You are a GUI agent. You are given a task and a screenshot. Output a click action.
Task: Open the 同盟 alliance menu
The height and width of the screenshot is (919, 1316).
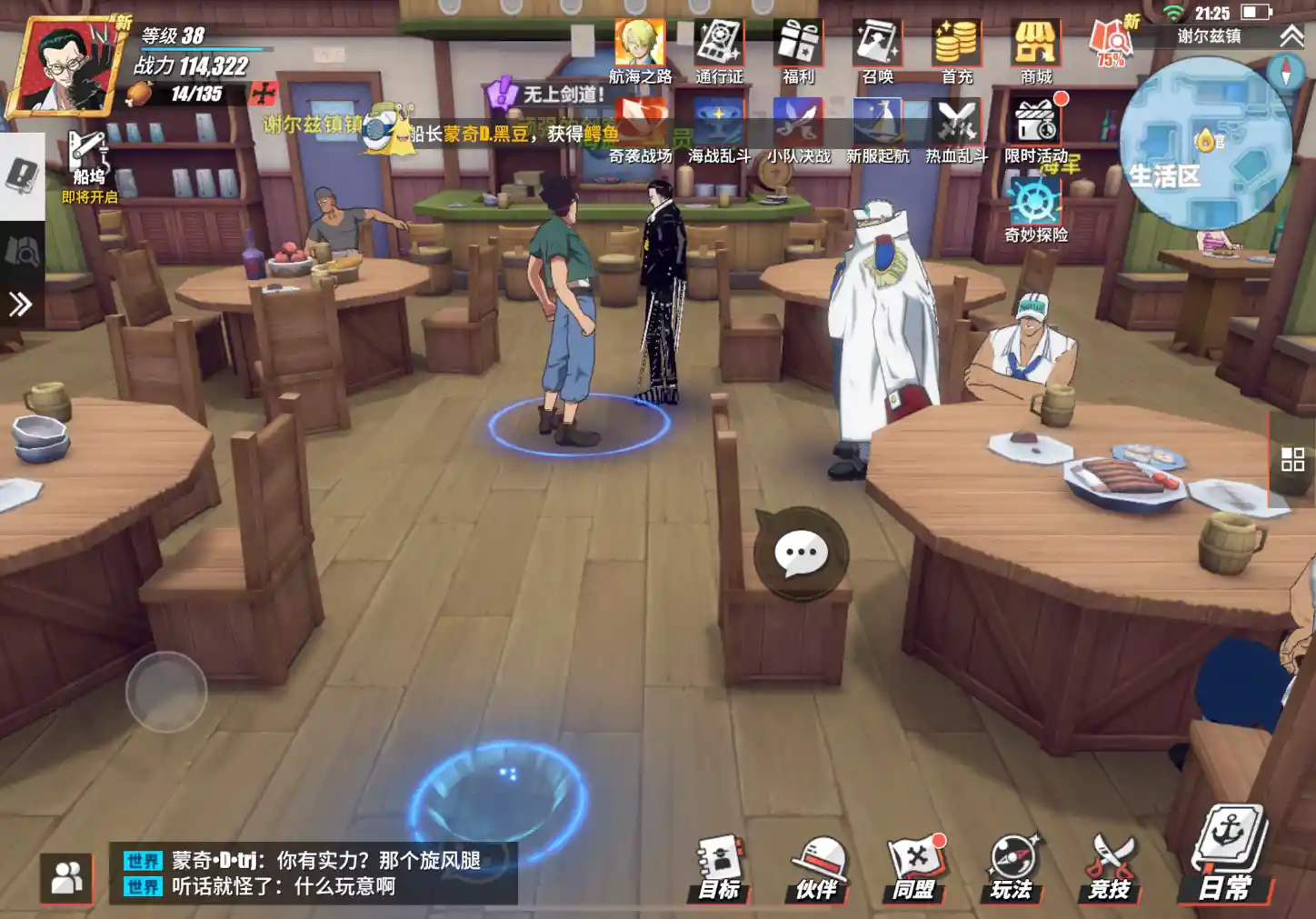click(914, 868)
